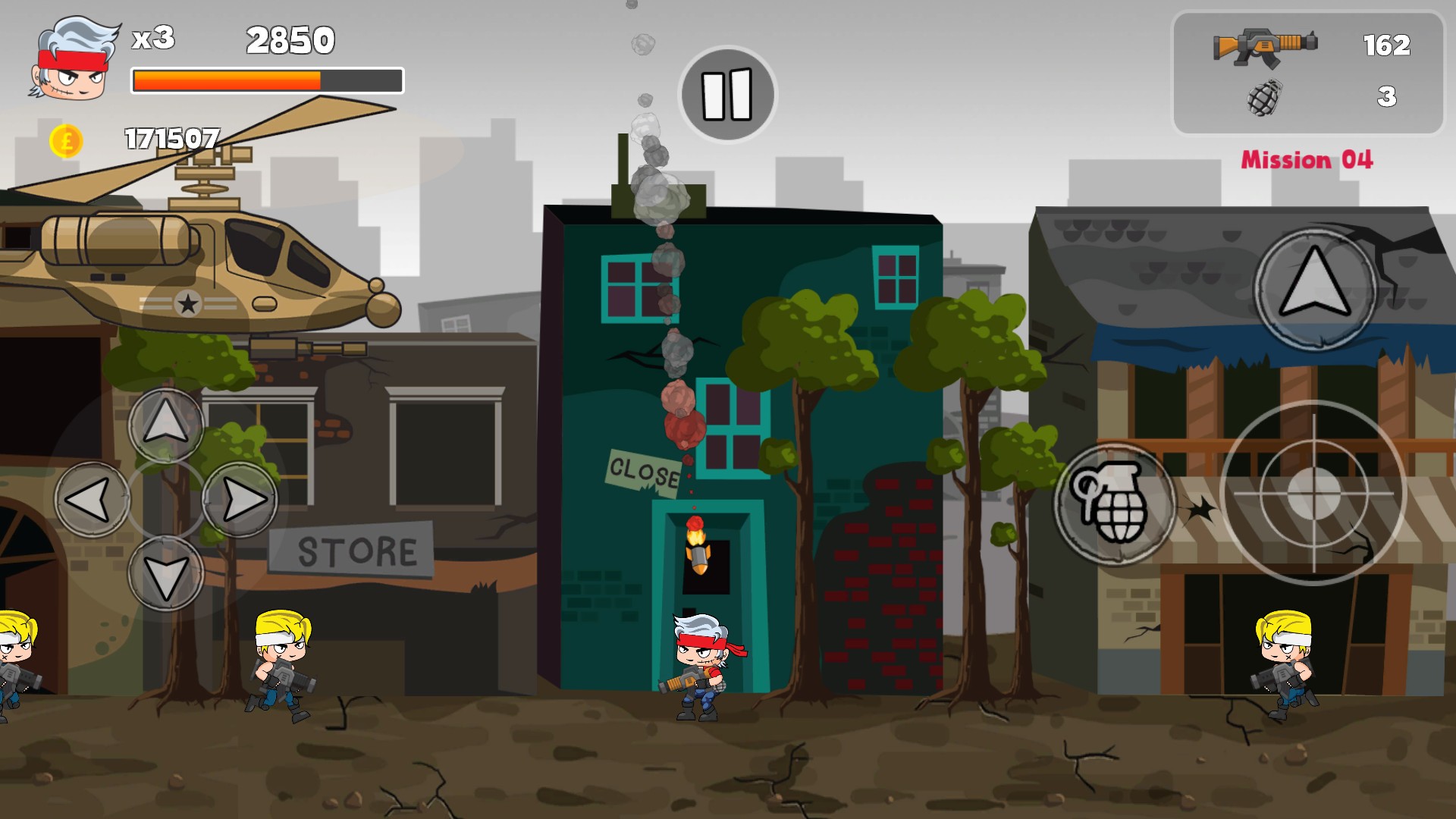The height and width of the screenshot is (819, 1456).
Task: Tap the D-pad down arrow
Action: click(x=166, y=573)
